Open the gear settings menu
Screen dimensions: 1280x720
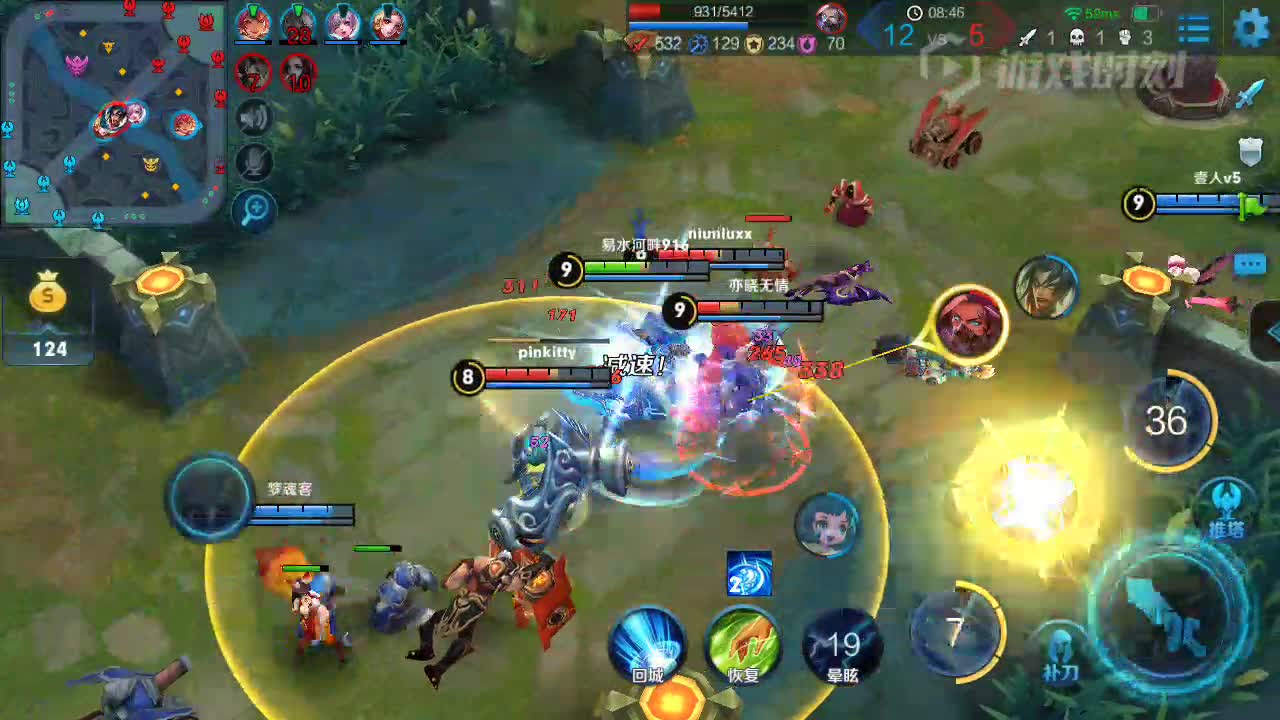1250,28
